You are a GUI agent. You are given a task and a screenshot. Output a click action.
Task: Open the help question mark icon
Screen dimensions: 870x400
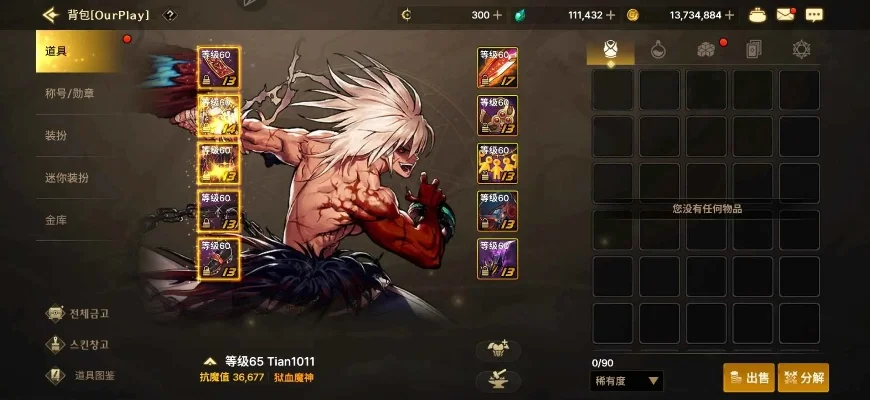click(170, 15)
